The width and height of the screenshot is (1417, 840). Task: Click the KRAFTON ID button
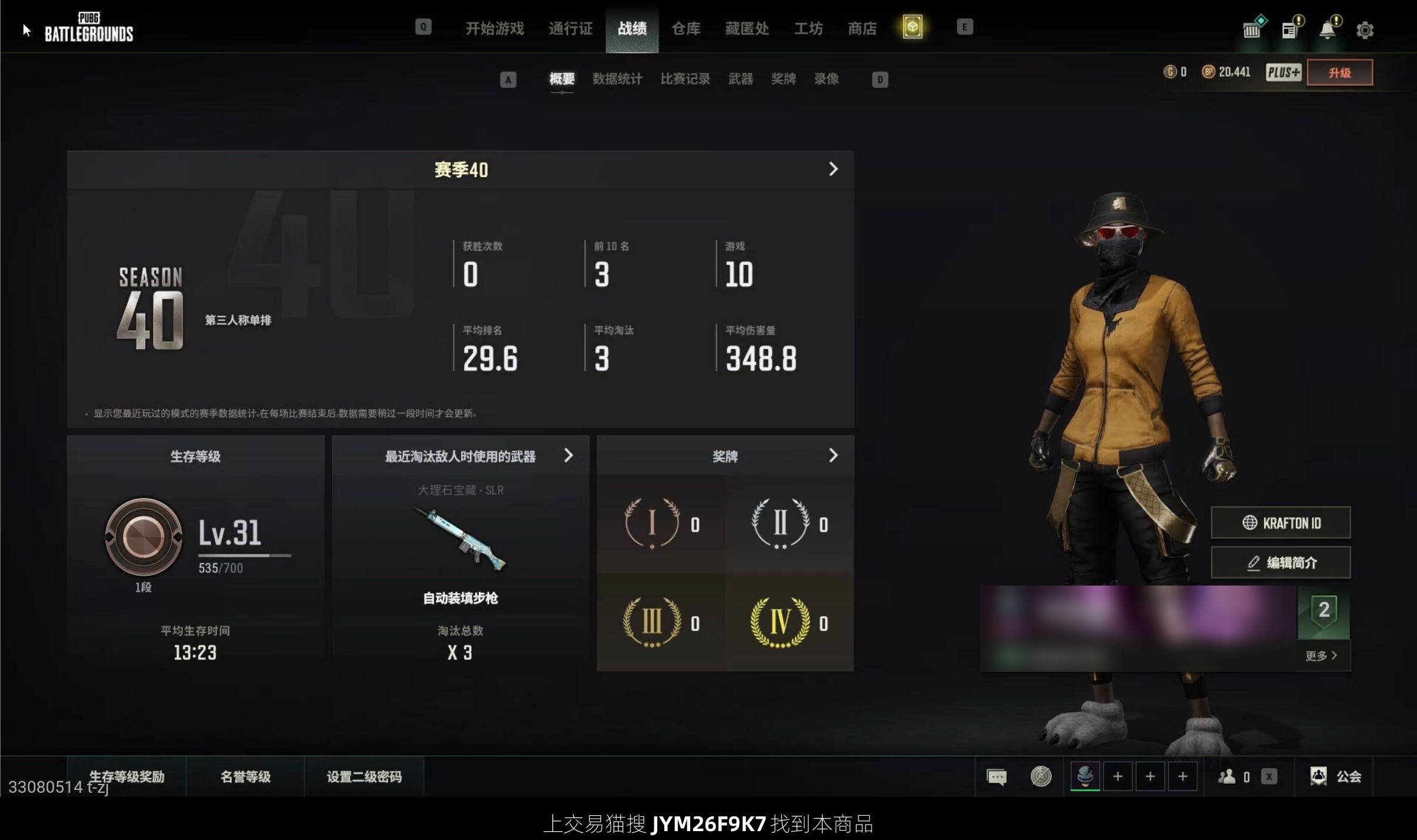click(1281, 523)
